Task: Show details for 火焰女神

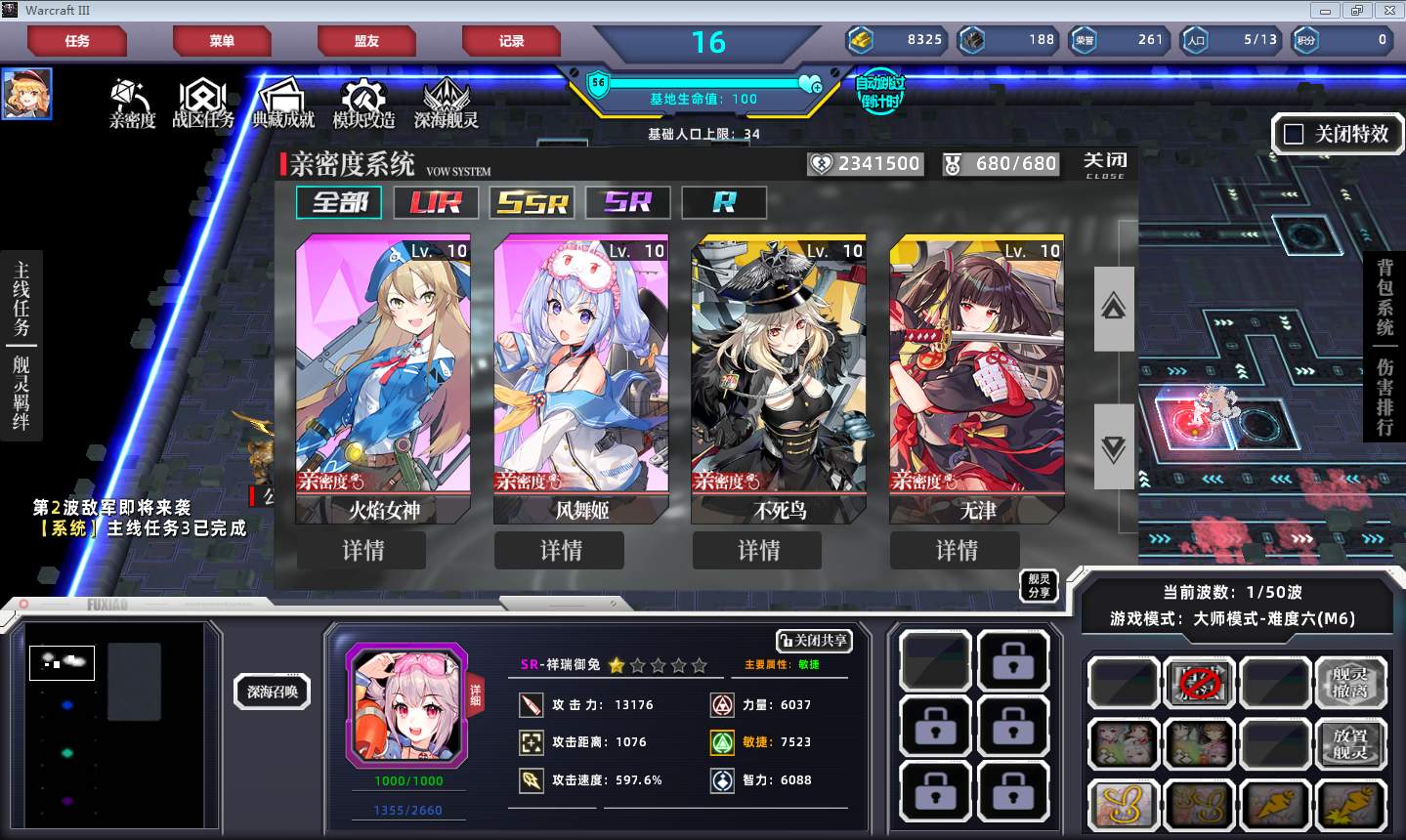Action: pyautogui.click(x=362, y=551)
